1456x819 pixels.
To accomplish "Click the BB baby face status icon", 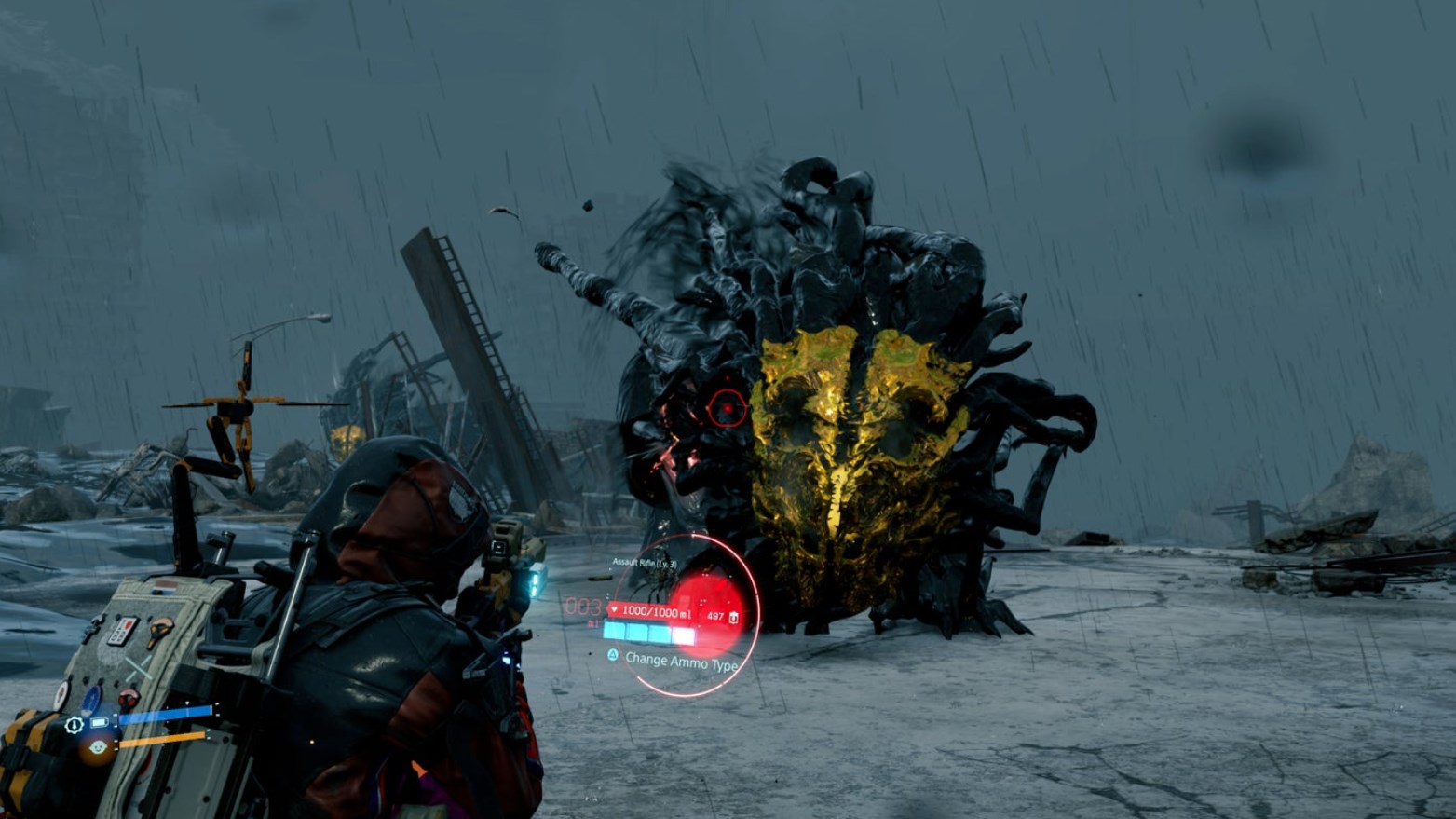I will coord(98,747).
